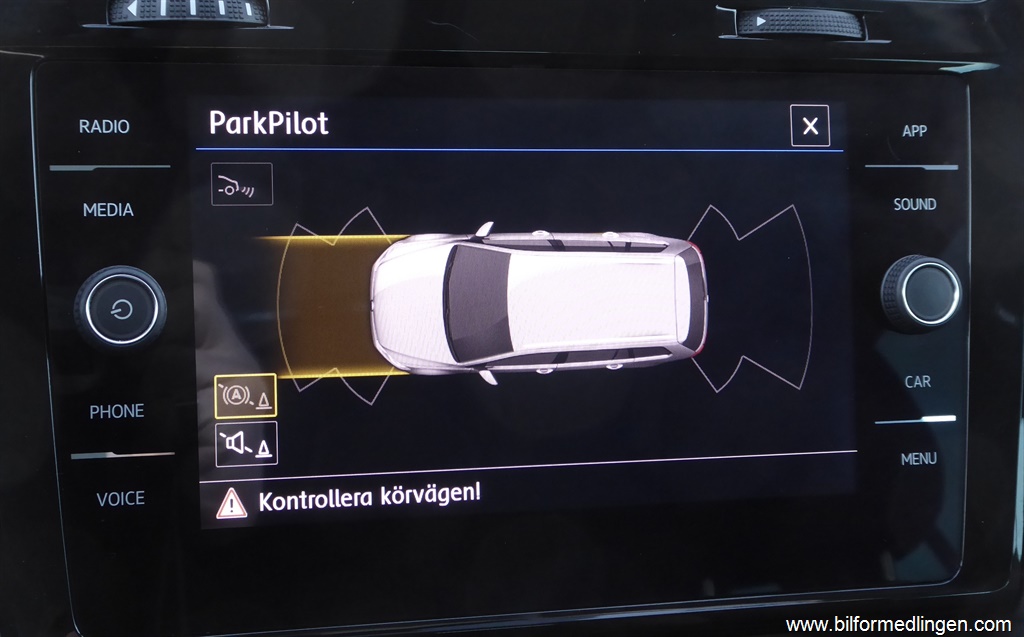The image size is (1024, 637).
Task: Close the ParkPilot screen
Action: click(x=810, y=126)
